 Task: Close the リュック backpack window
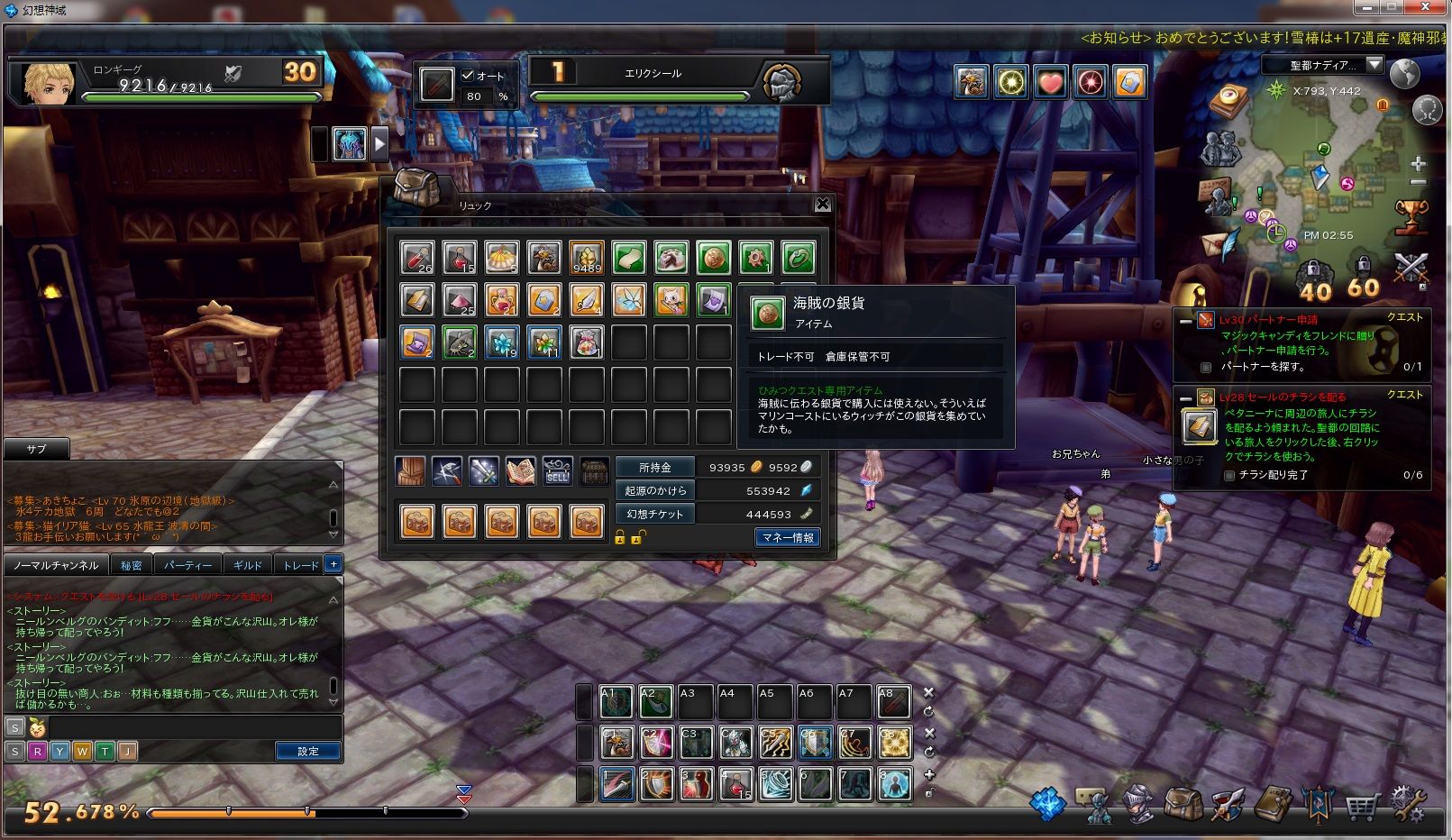pyautogui.click(x=822, y=205)
